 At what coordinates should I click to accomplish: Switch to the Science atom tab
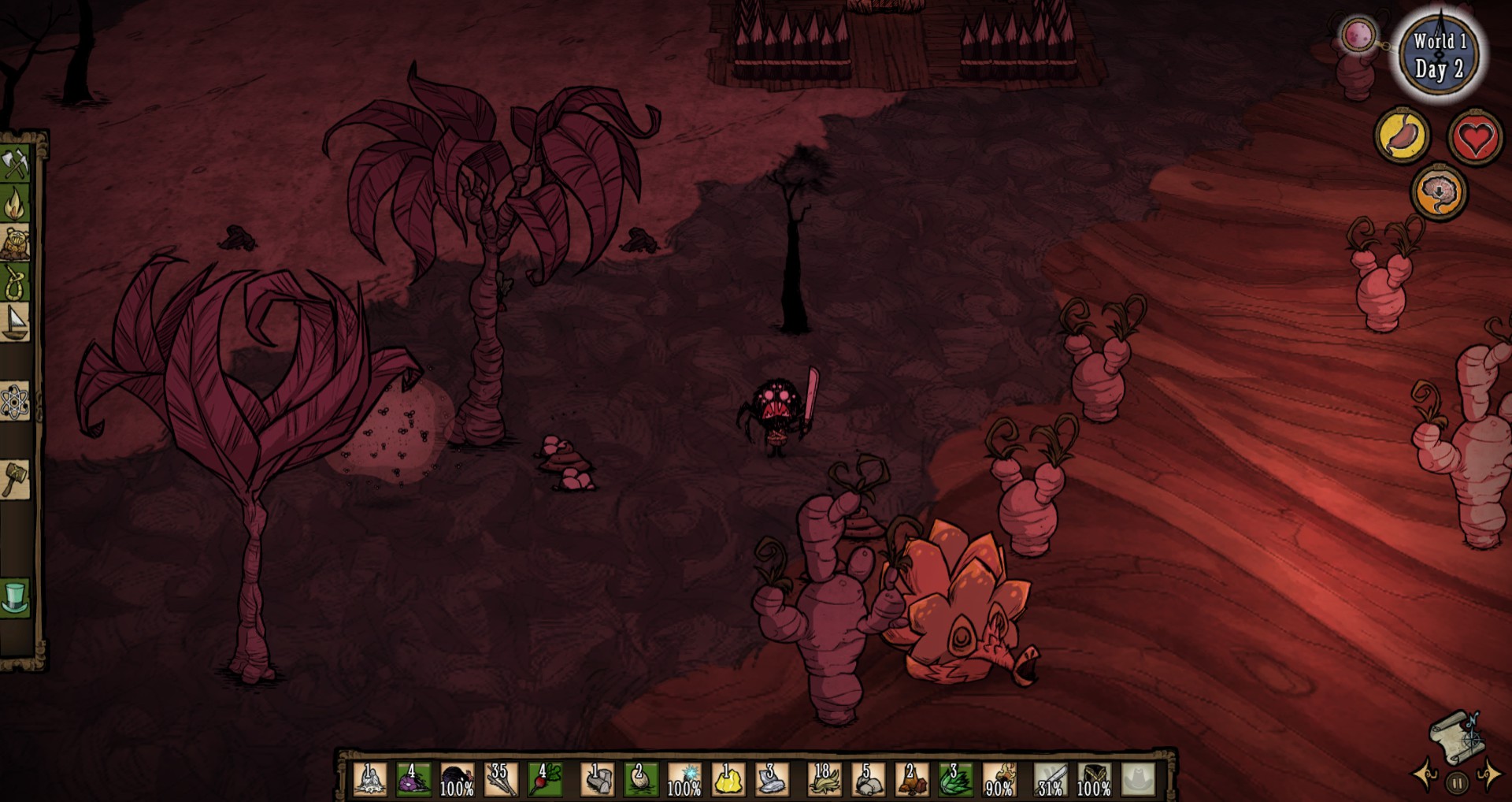[15, 403]
